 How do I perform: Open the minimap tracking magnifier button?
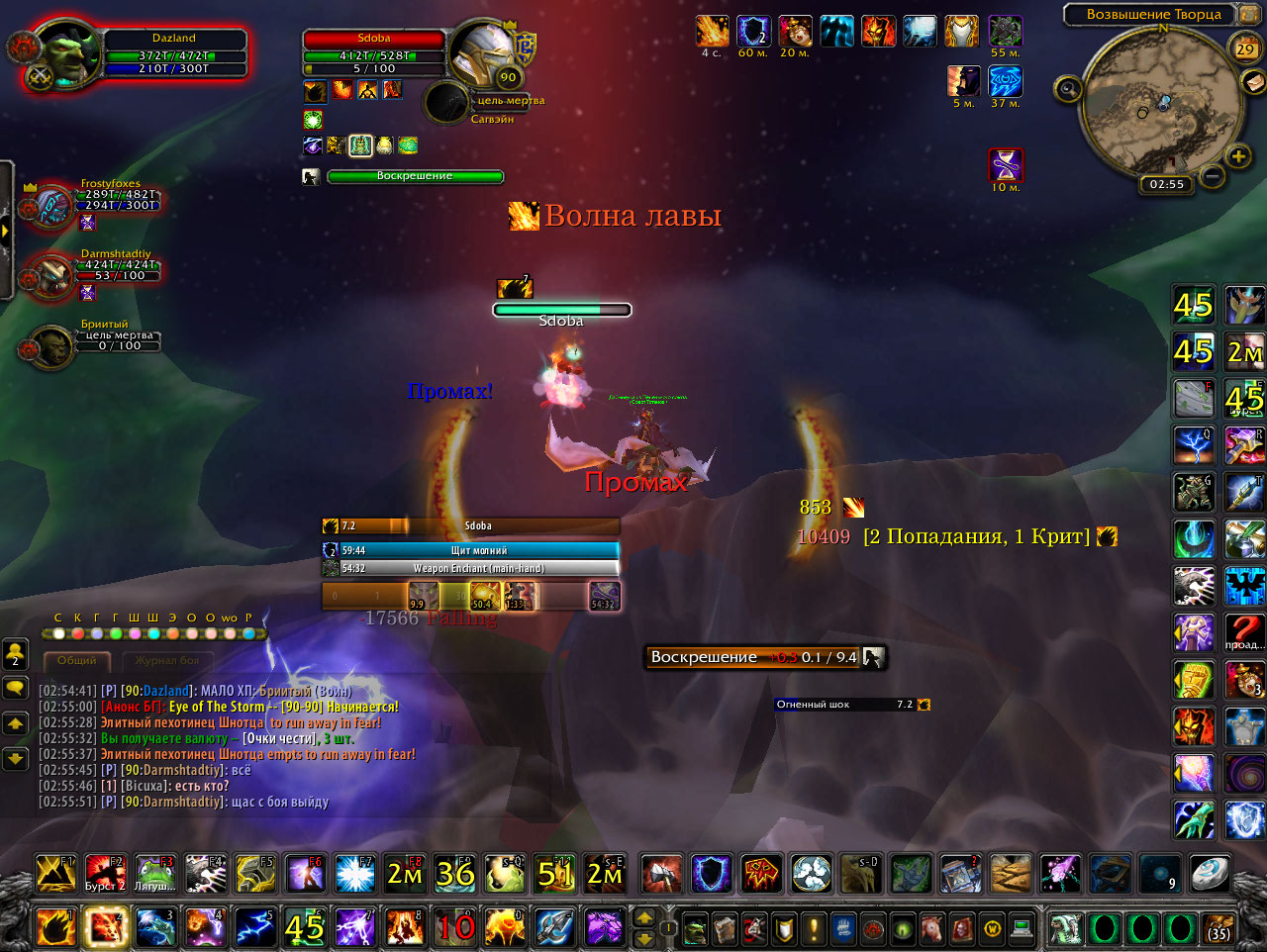click(x=1067, y=89)
